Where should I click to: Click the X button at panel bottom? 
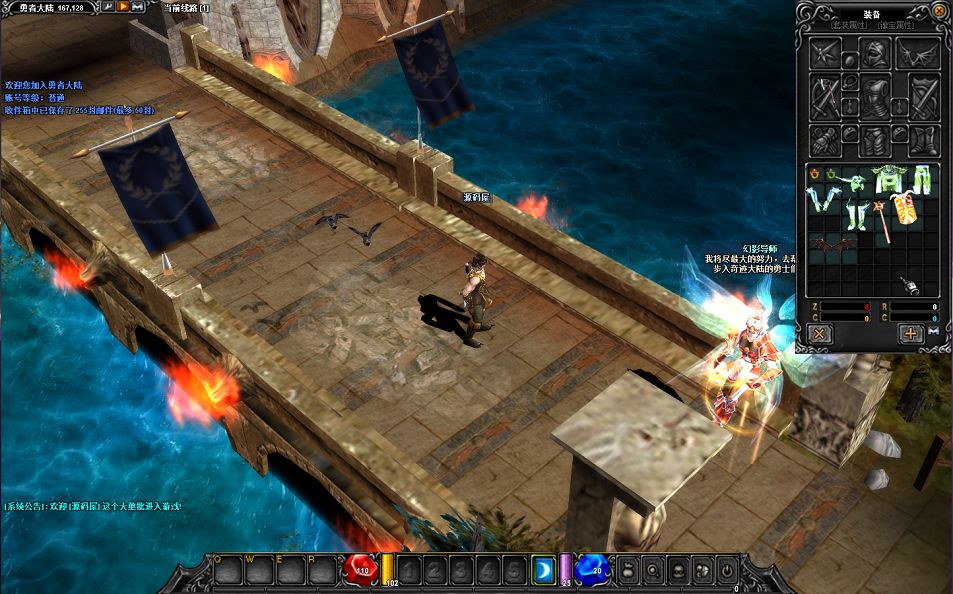(x=820, y=334)
